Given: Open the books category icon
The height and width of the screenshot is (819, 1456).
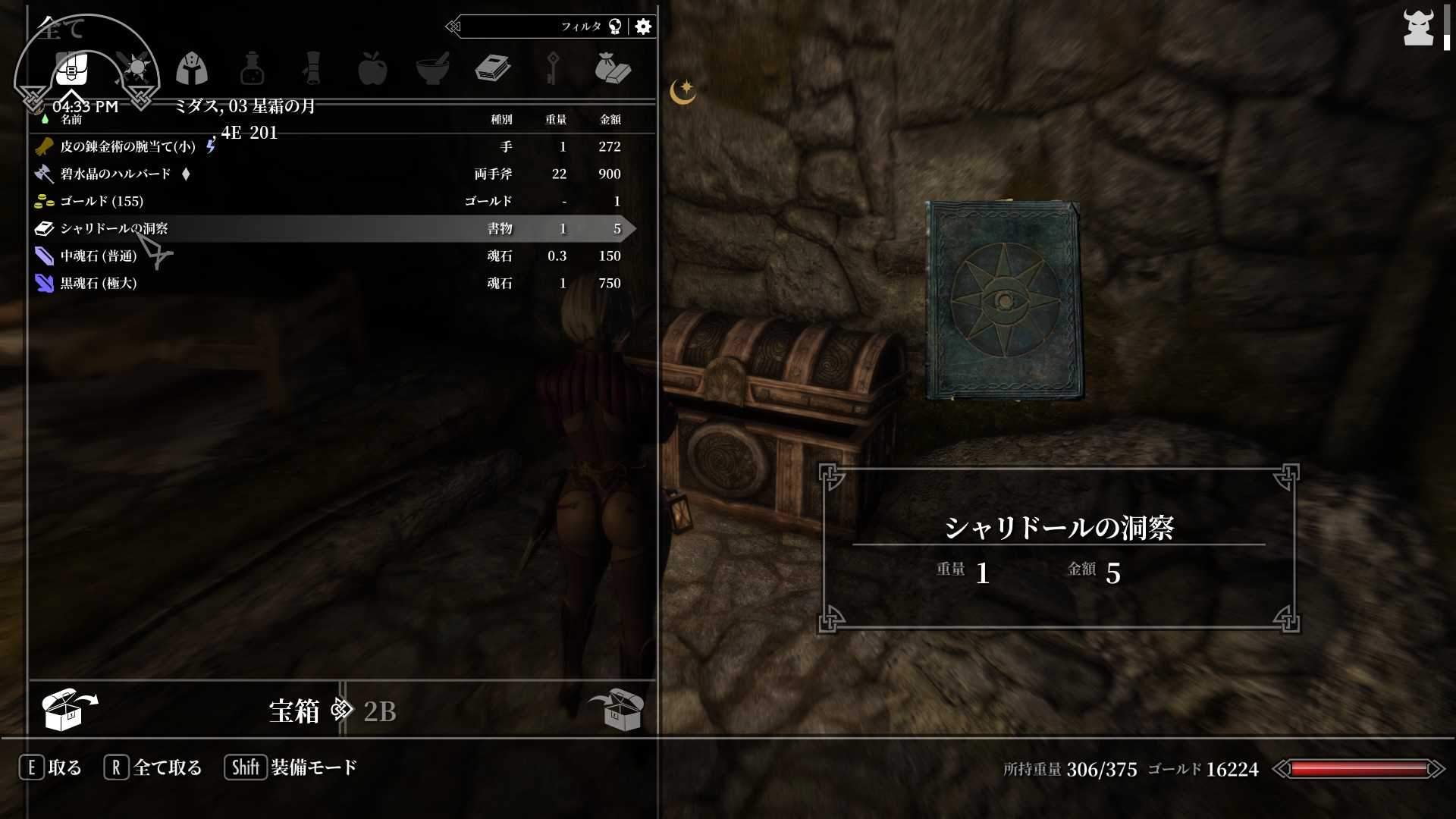Looking at the screenshot, I should point(493,68).
